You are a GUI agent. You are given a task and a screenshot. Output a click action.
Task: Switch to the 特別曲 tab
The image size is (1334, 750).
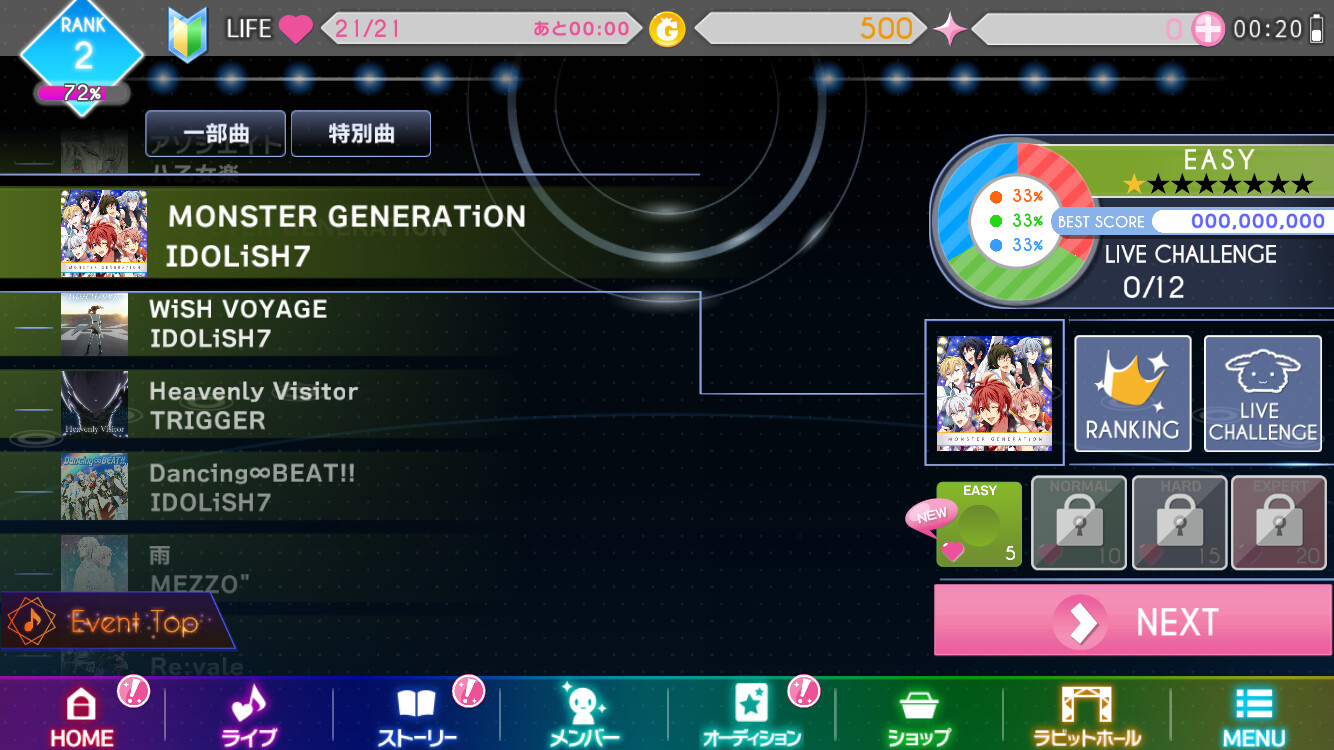pyautogui.click(x=360, y=133)
